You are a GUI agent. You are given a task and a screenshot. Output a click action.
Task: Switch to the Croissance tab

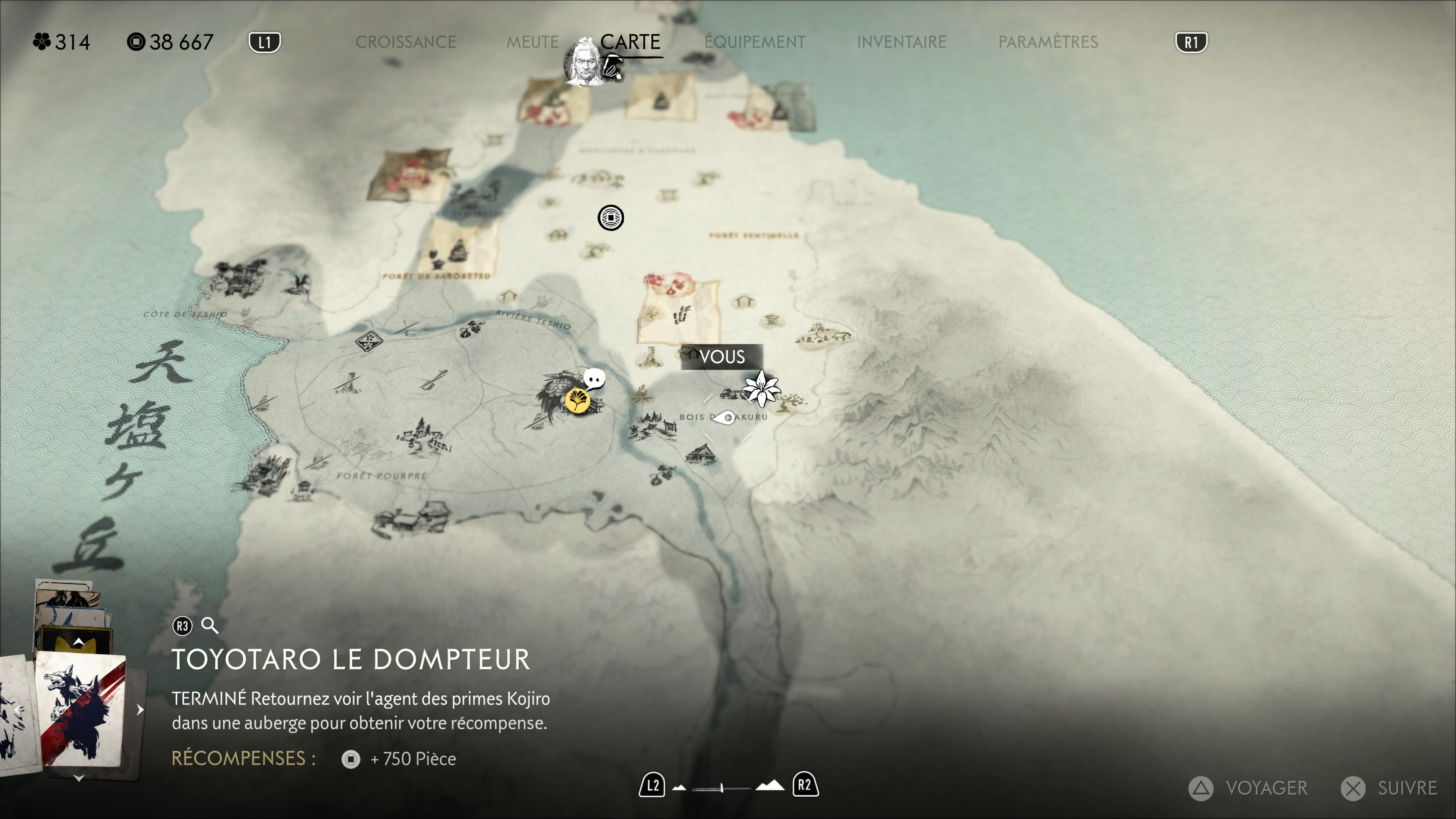(x=405, y=42)
